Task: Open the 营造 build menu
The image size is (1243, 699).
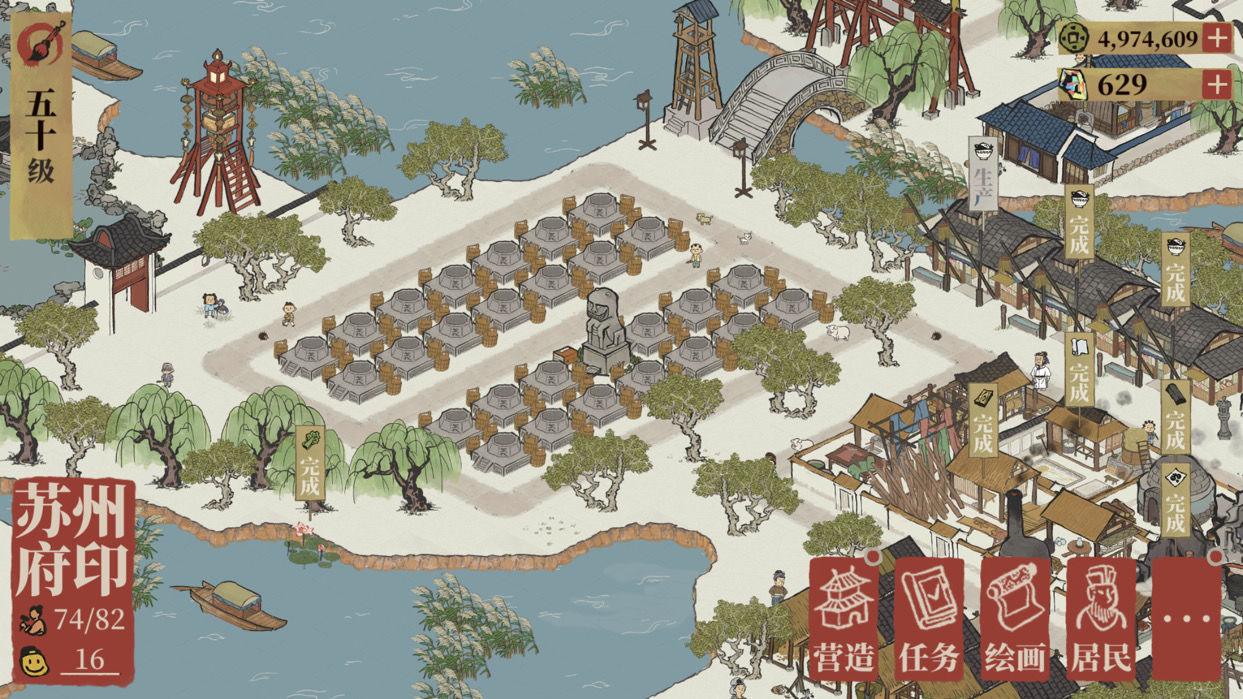Action: [x=842, y=619]
